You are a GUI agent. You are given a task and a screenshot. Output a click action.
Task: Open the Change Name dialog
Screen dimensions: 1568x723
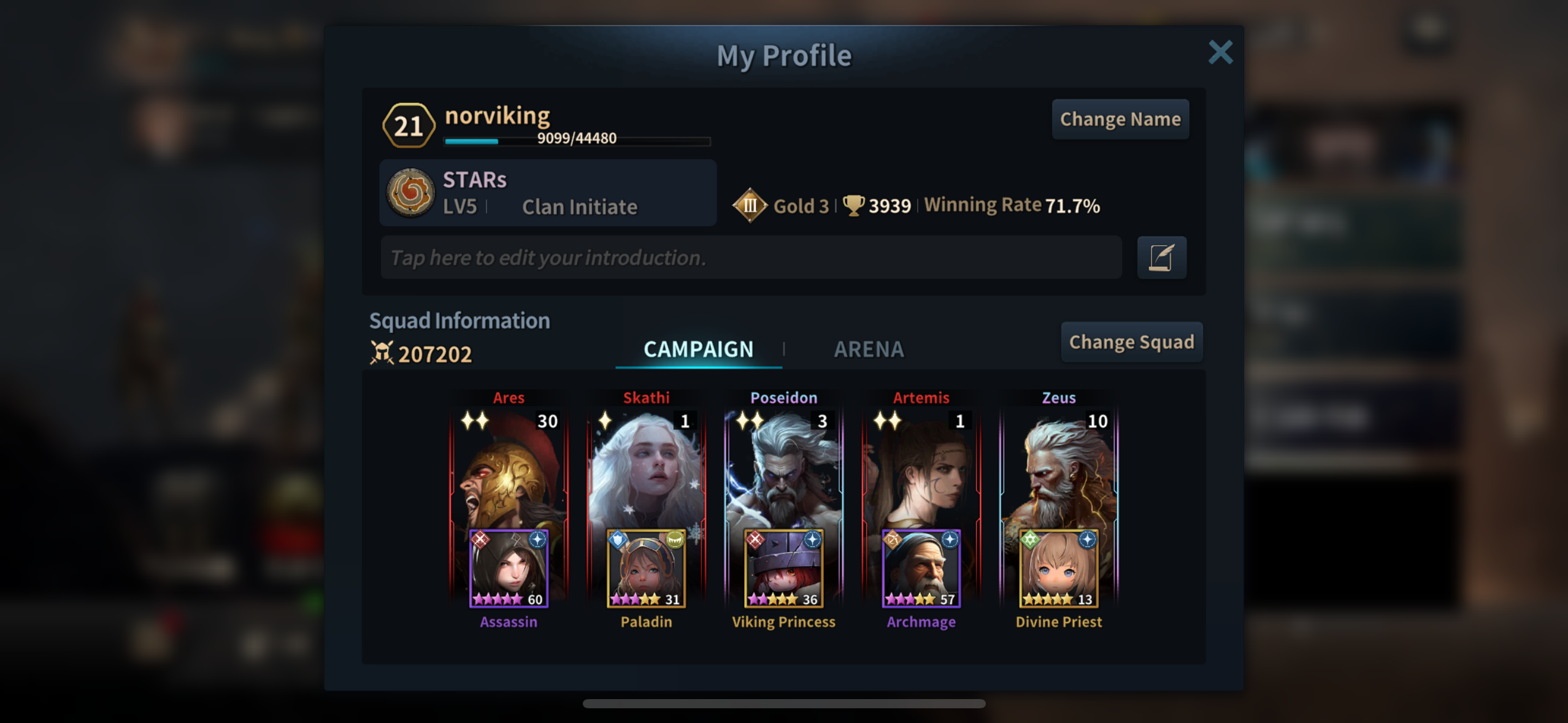point(1120,119)
